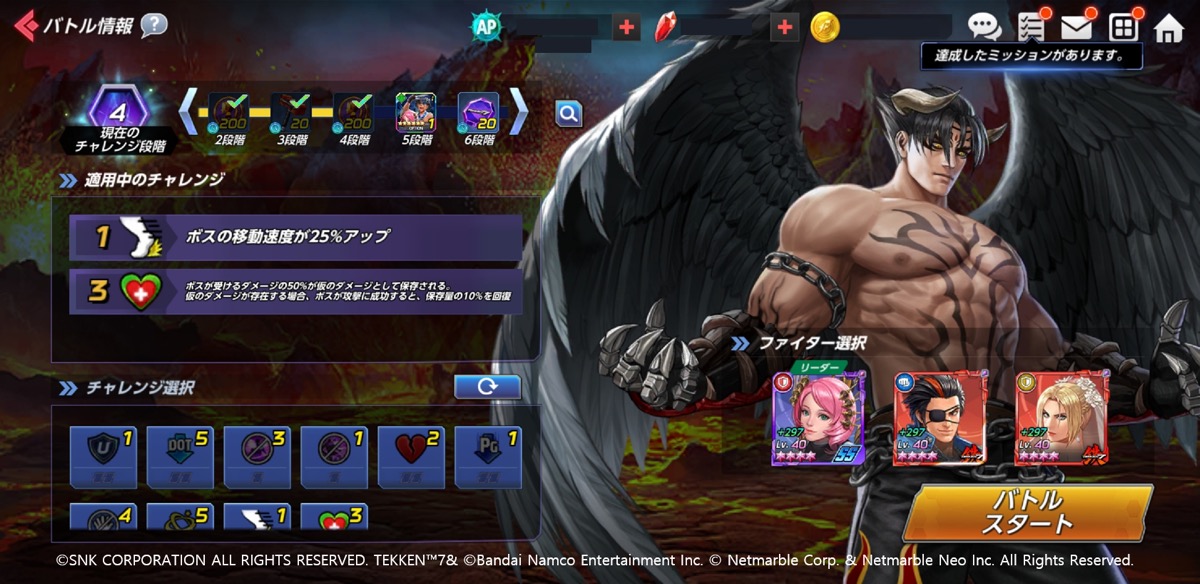Start the battle with the バトルスタート button
The image size is (1200, 584).
(x=1026, y=512)
